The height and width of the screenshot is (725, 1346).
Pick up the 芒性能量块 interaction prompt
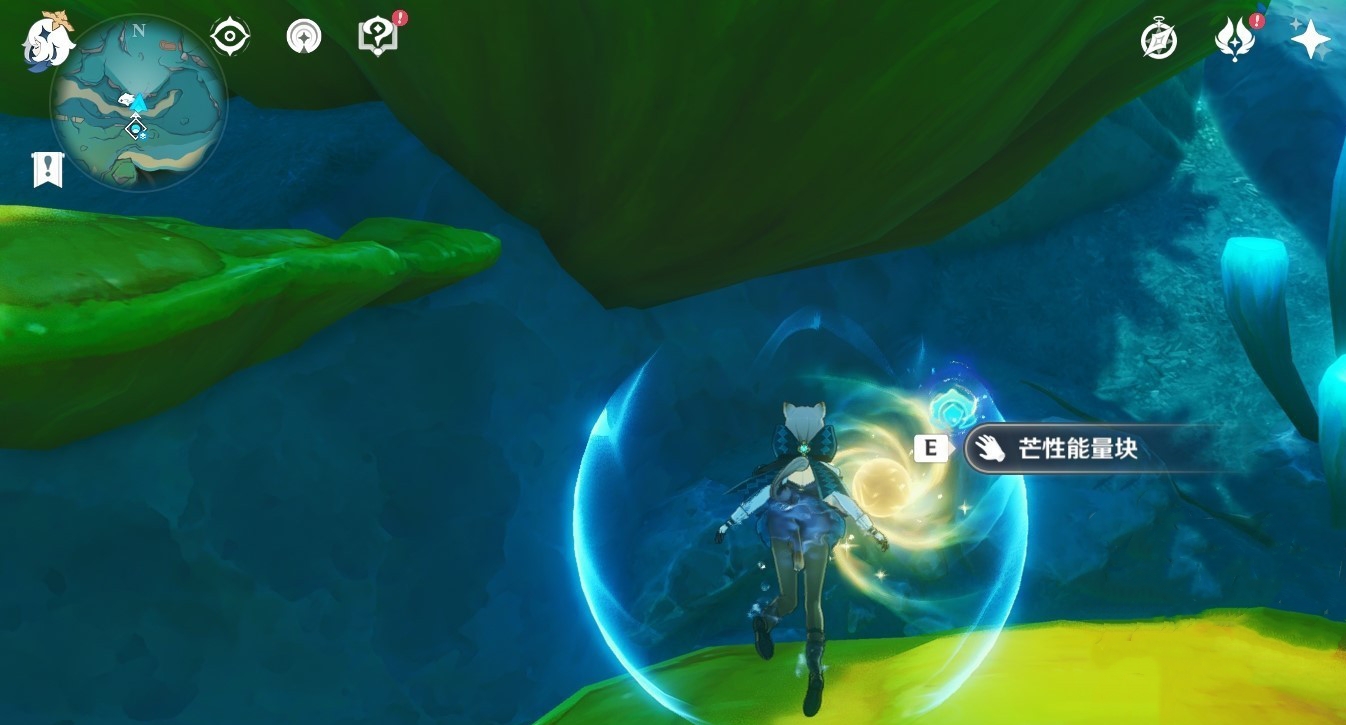click(1078, 449)
